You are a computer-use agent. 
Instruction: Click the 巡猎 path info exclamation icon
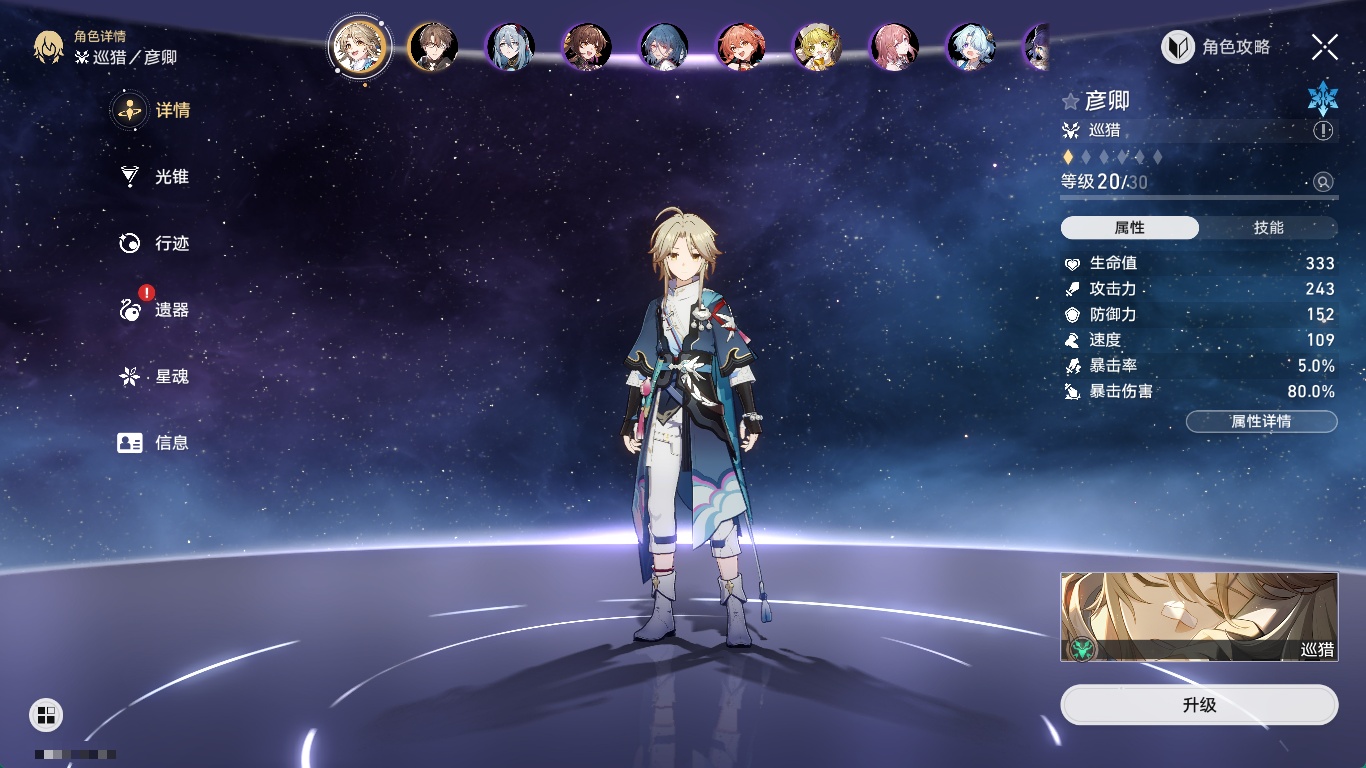(1323, 130)
